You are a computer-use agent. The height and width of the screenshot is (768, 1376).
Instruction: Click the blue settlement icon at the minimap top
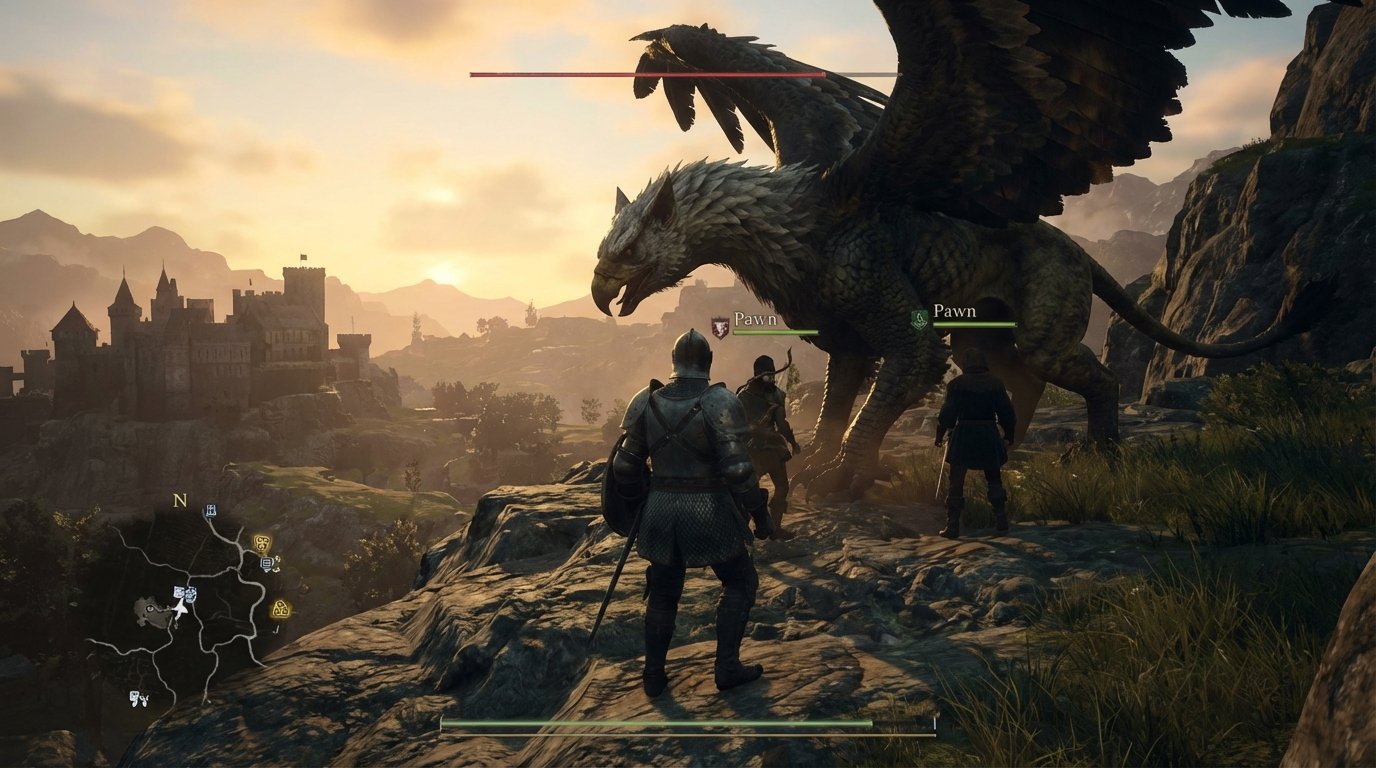[210, 512]
